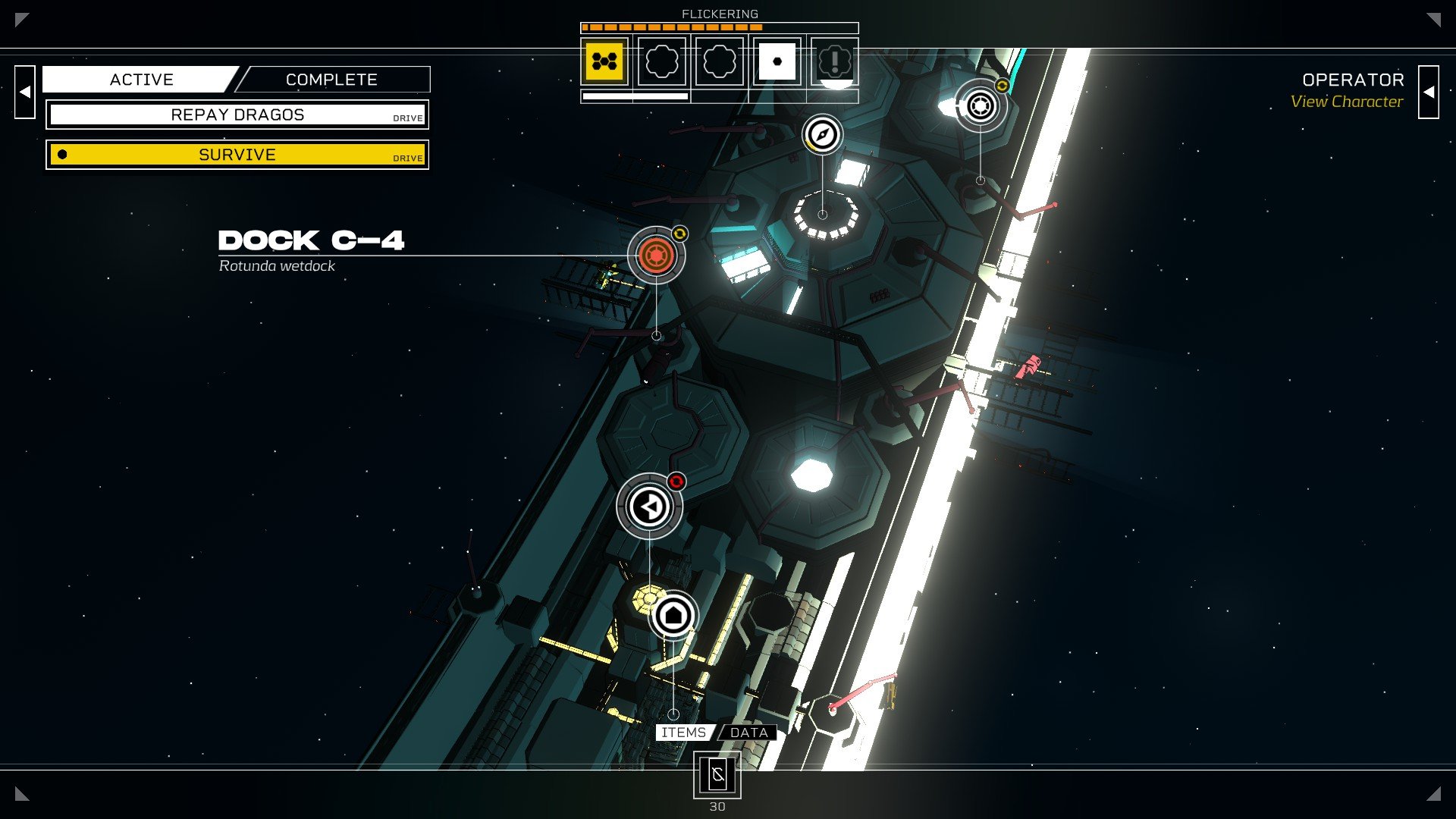The image size is (1456, 819).
Task: Select the Repay Dragos drive
Action: point(237,115)
